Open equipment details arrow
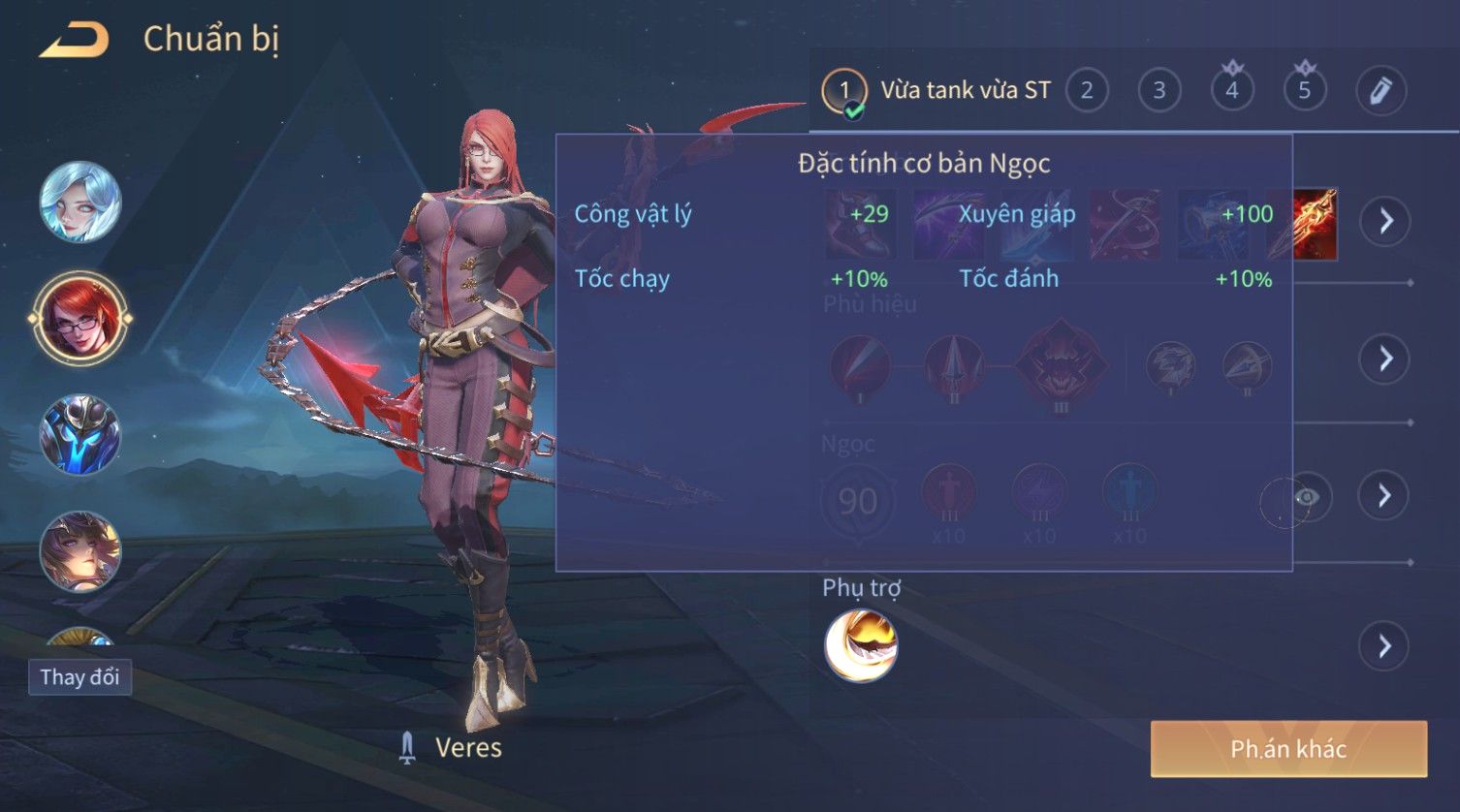The height and width of the screenshot is (812, 1460). [1385, 221]
